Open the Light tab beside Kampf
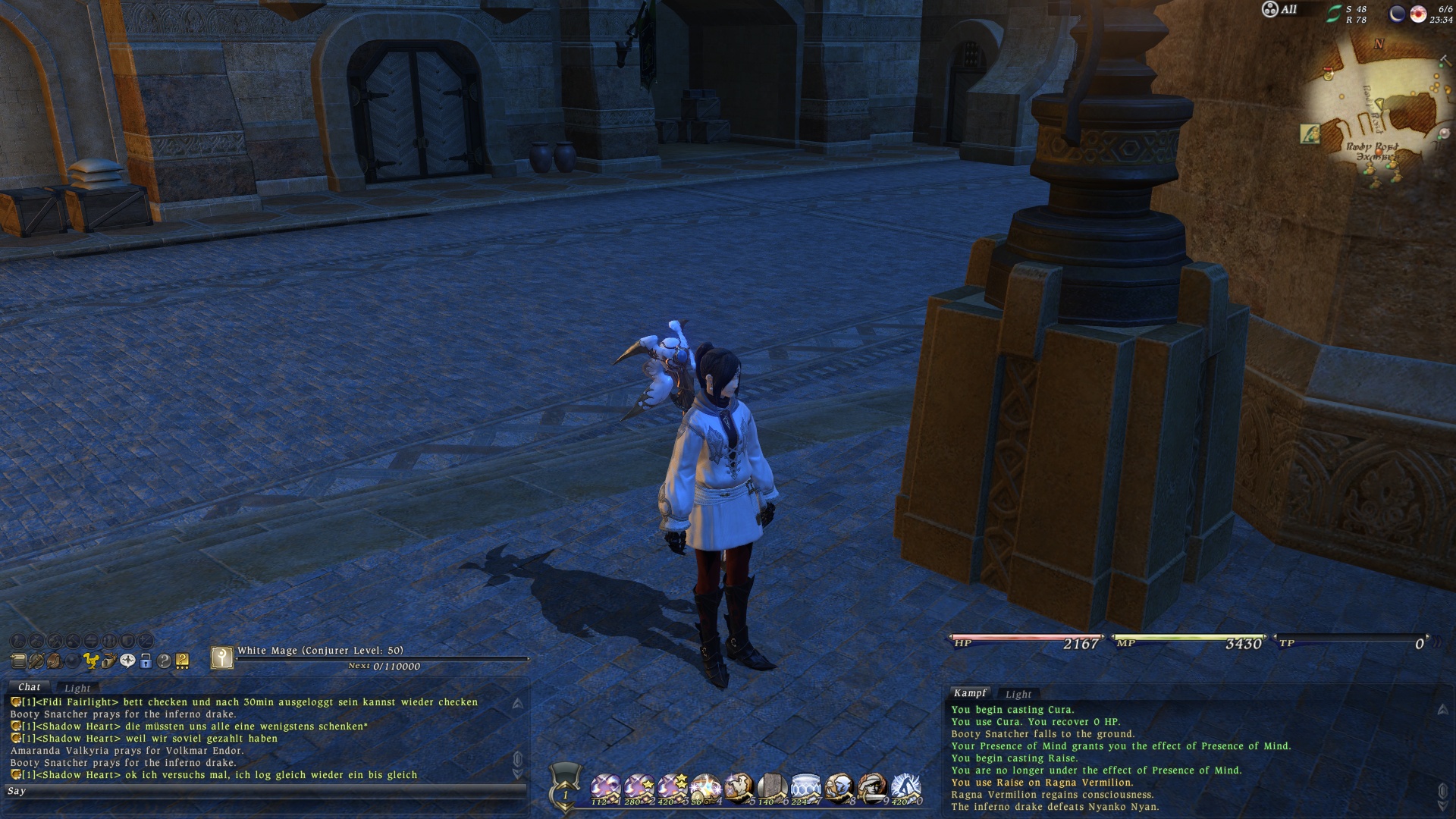This screenshot has width=1456, height=819. click(x=1018, y=694)
